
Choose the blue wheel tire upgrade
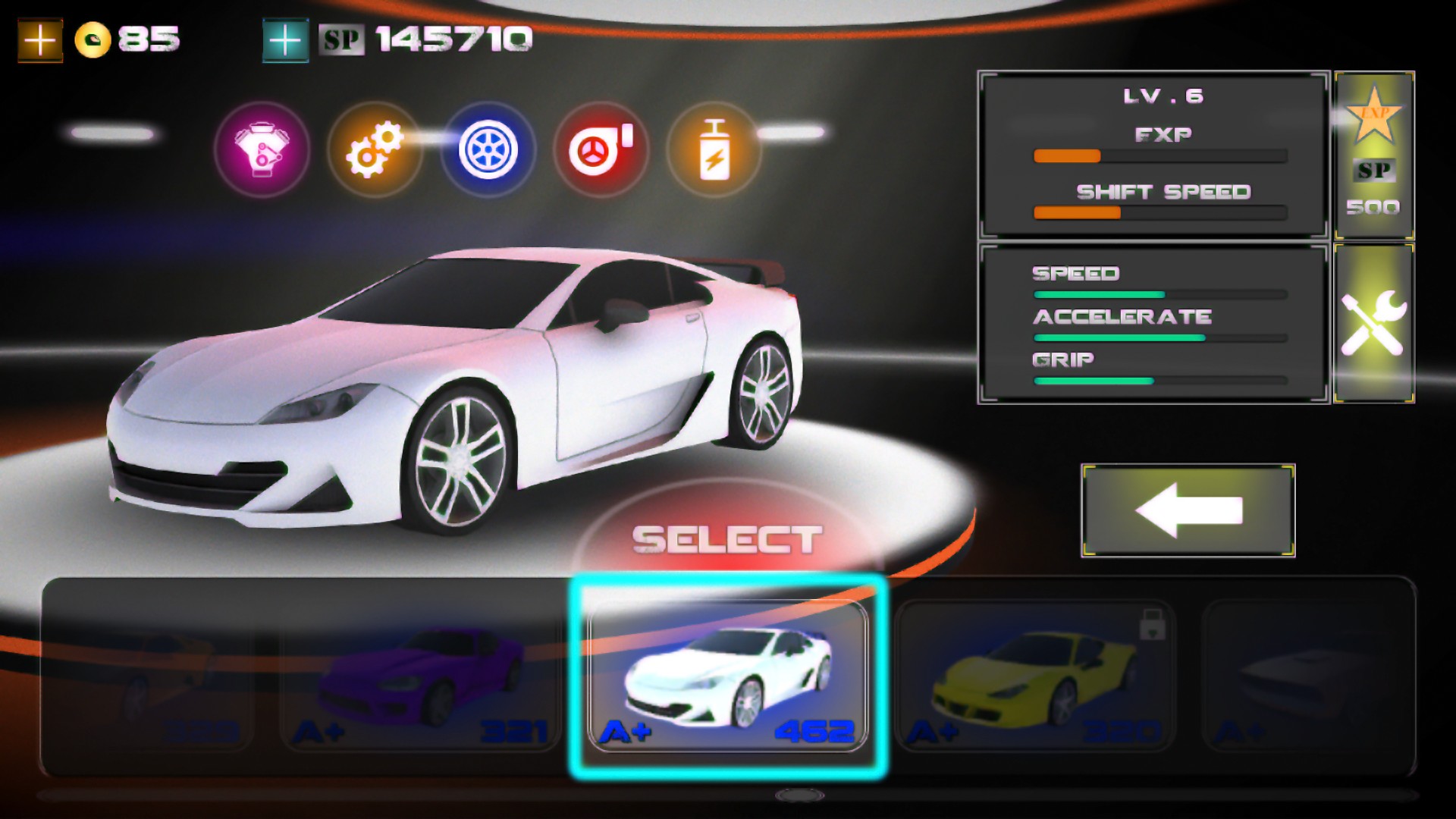pos(488,150)
